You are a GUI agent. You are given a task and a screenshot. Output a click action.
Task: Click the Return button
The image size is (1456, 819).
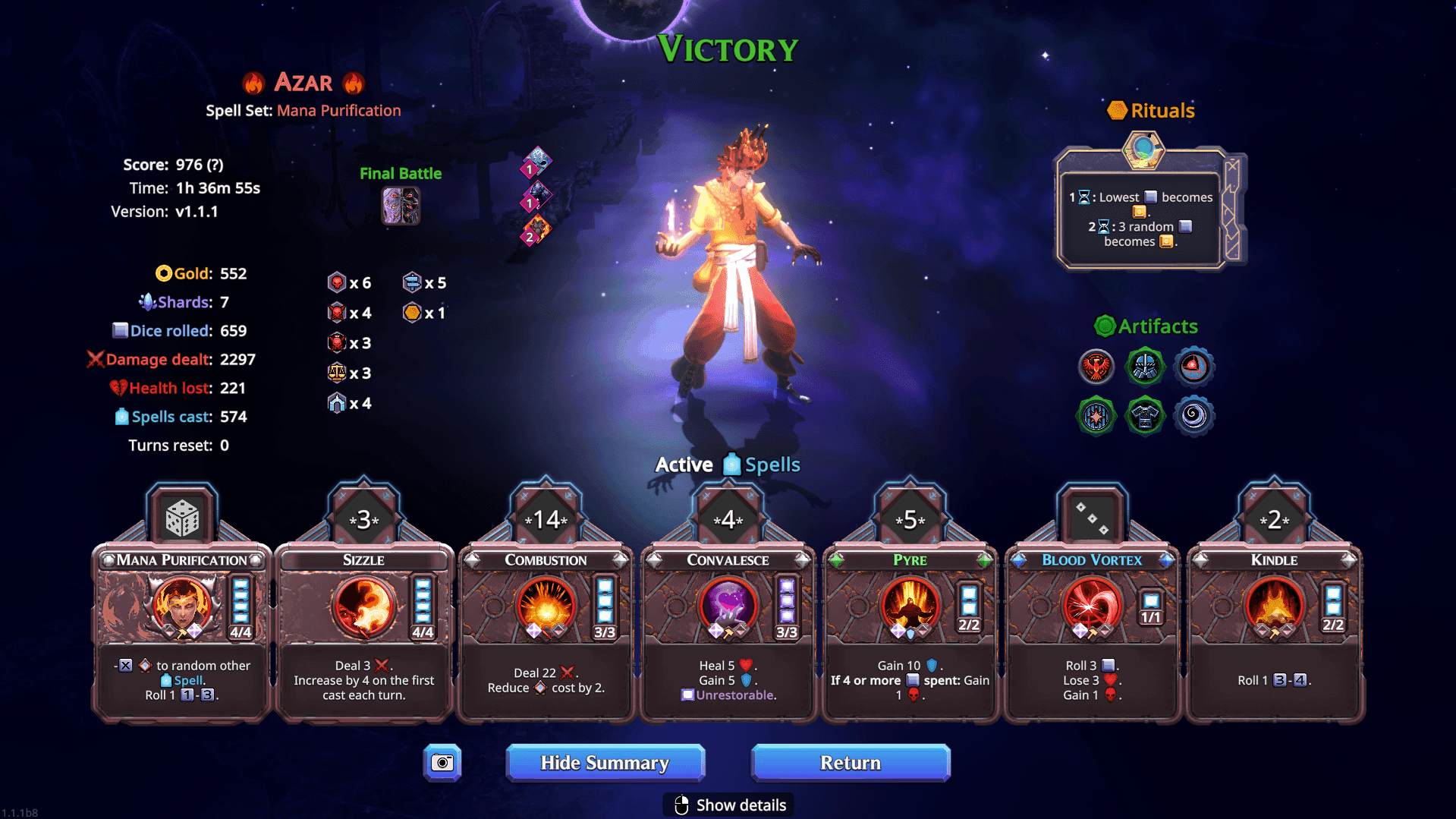[x=850, y=763]
